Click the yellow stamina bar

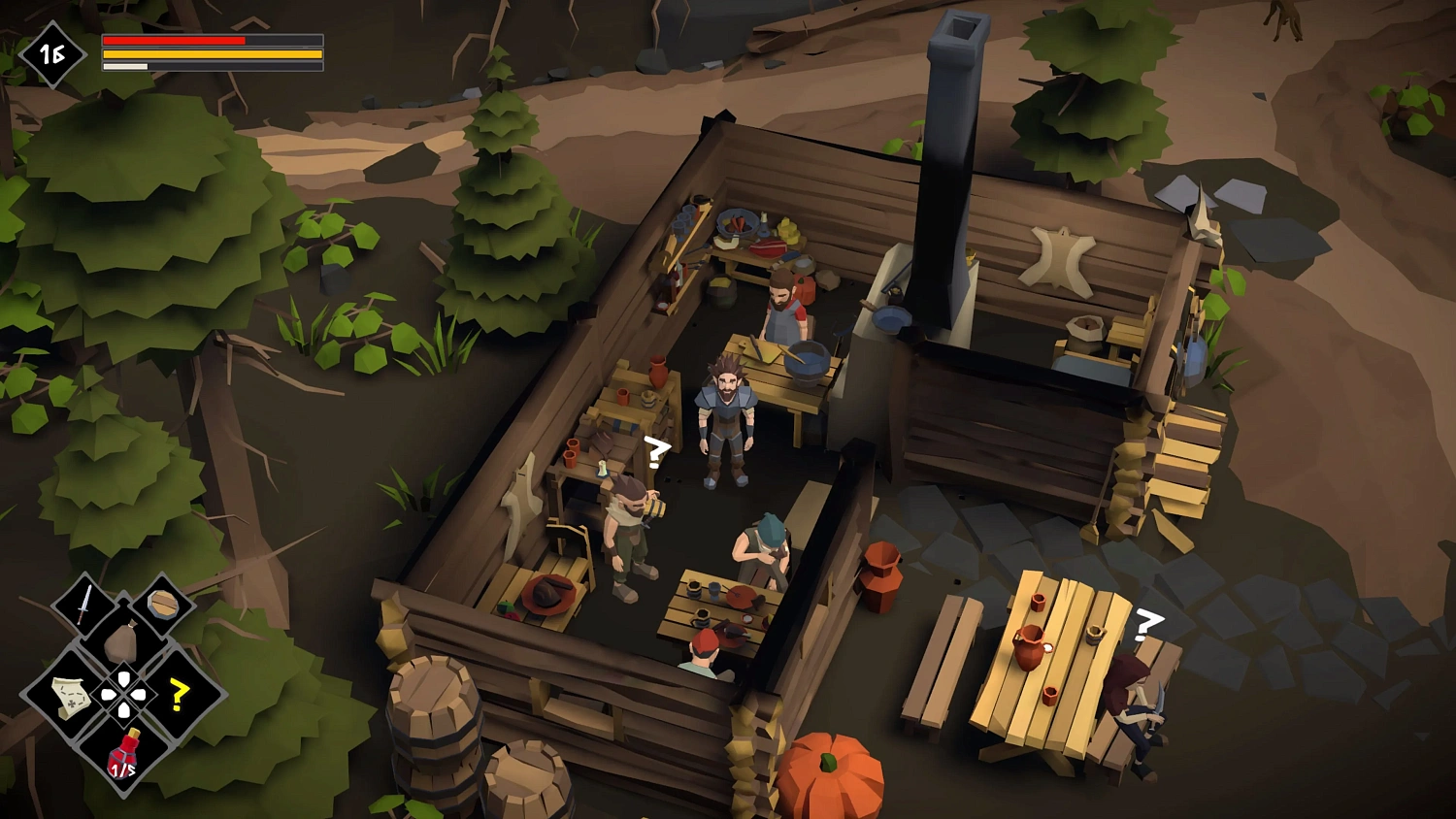click(209, 53)
